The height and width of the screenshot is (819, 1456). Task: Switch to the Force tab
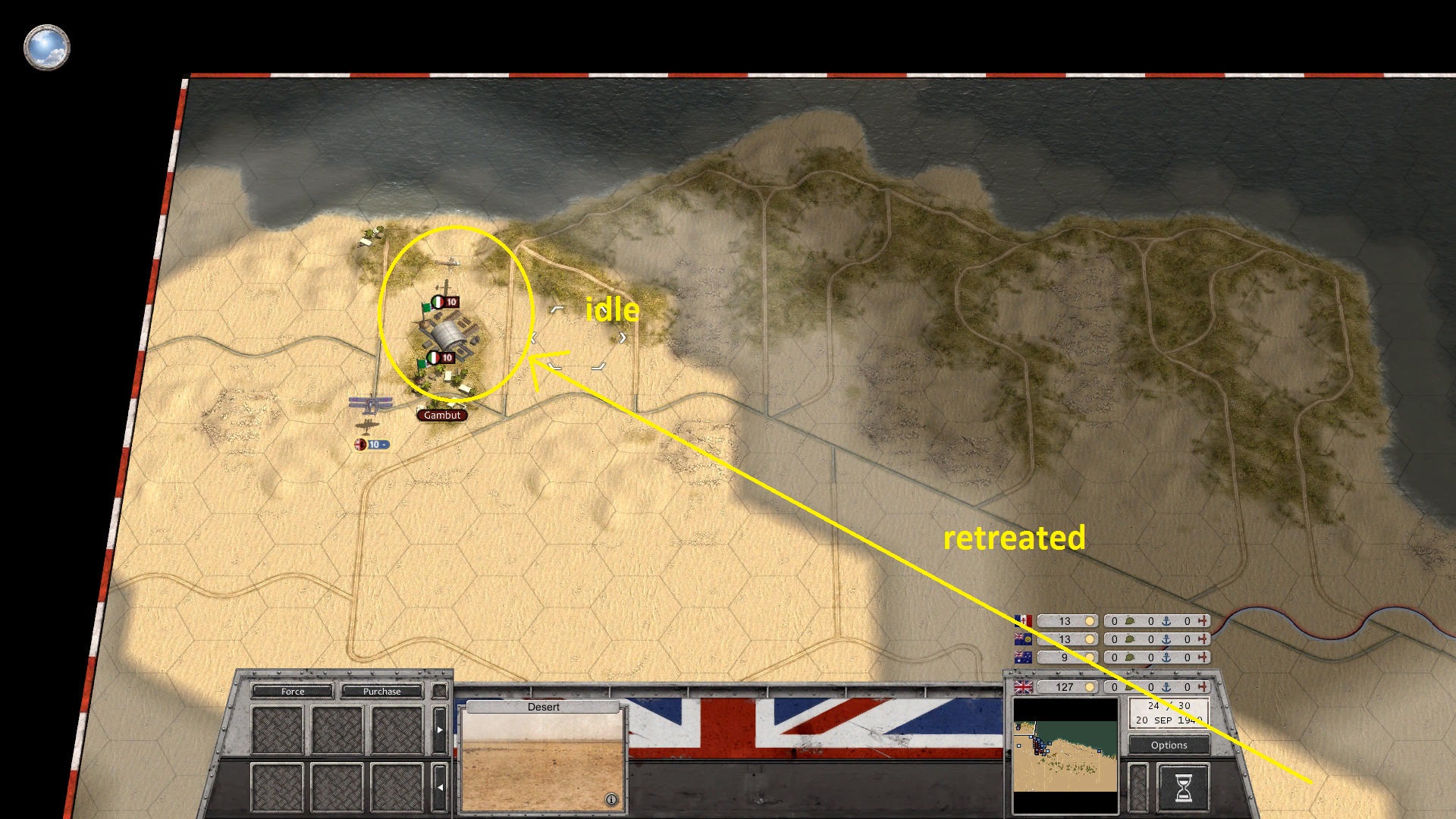coord(293,692)
